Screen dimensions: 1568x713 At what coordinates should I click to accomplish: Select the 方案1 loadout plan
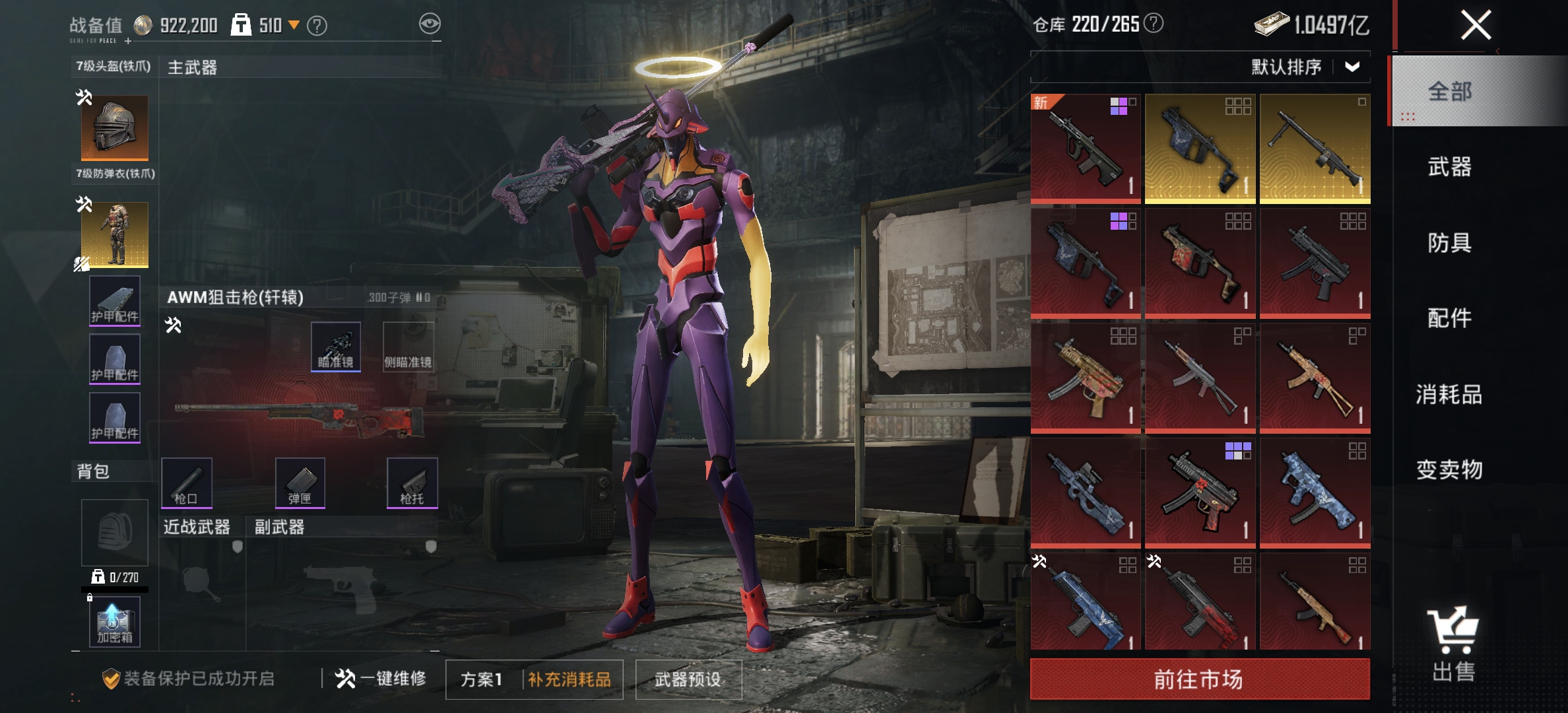pyautogui.click(x=482, y=679)
